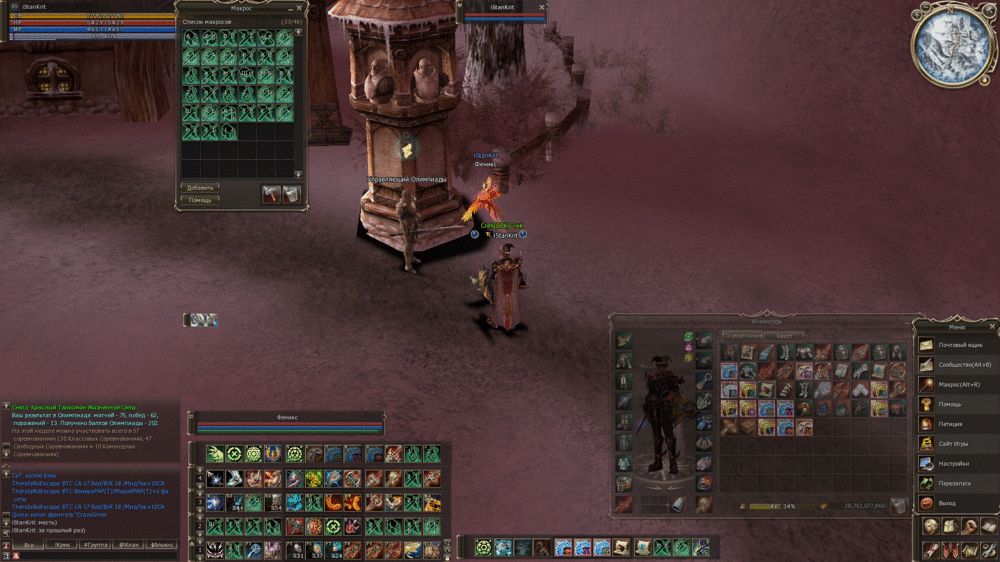Viewport: 1000px width, 562px height.
Task: Open Сайт Игры from the menu
Action: point(952,443)
